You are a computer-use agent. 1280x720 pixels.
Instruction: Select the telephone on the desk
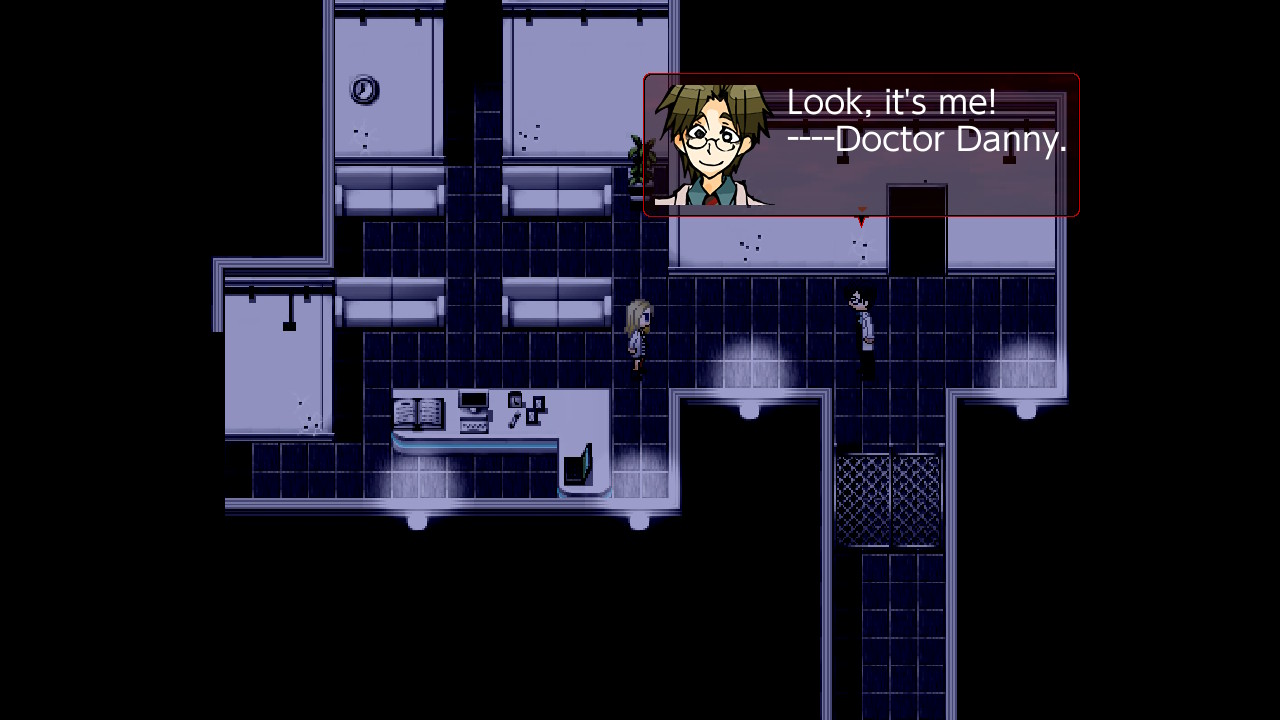515,401
